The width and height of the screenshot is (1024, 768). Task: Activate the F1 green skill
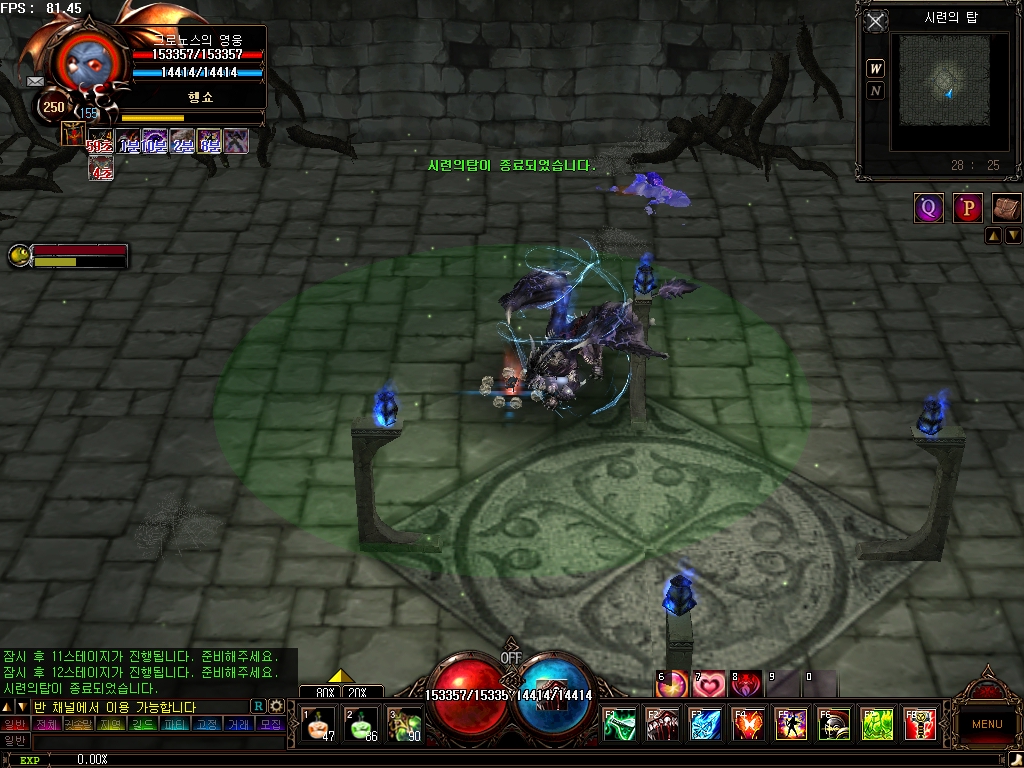point(619,723)
